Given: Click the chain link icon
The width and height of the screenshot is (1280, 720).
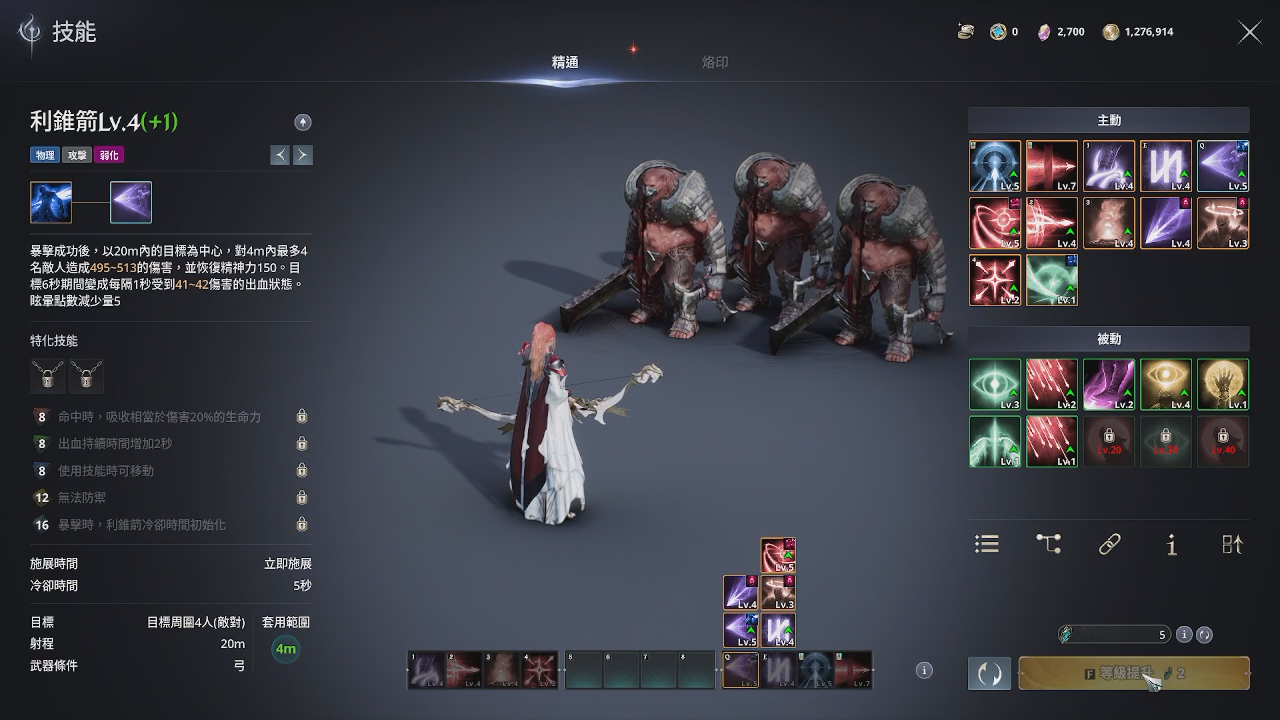Looking at the screenshot, I should tap(1109, 543).
